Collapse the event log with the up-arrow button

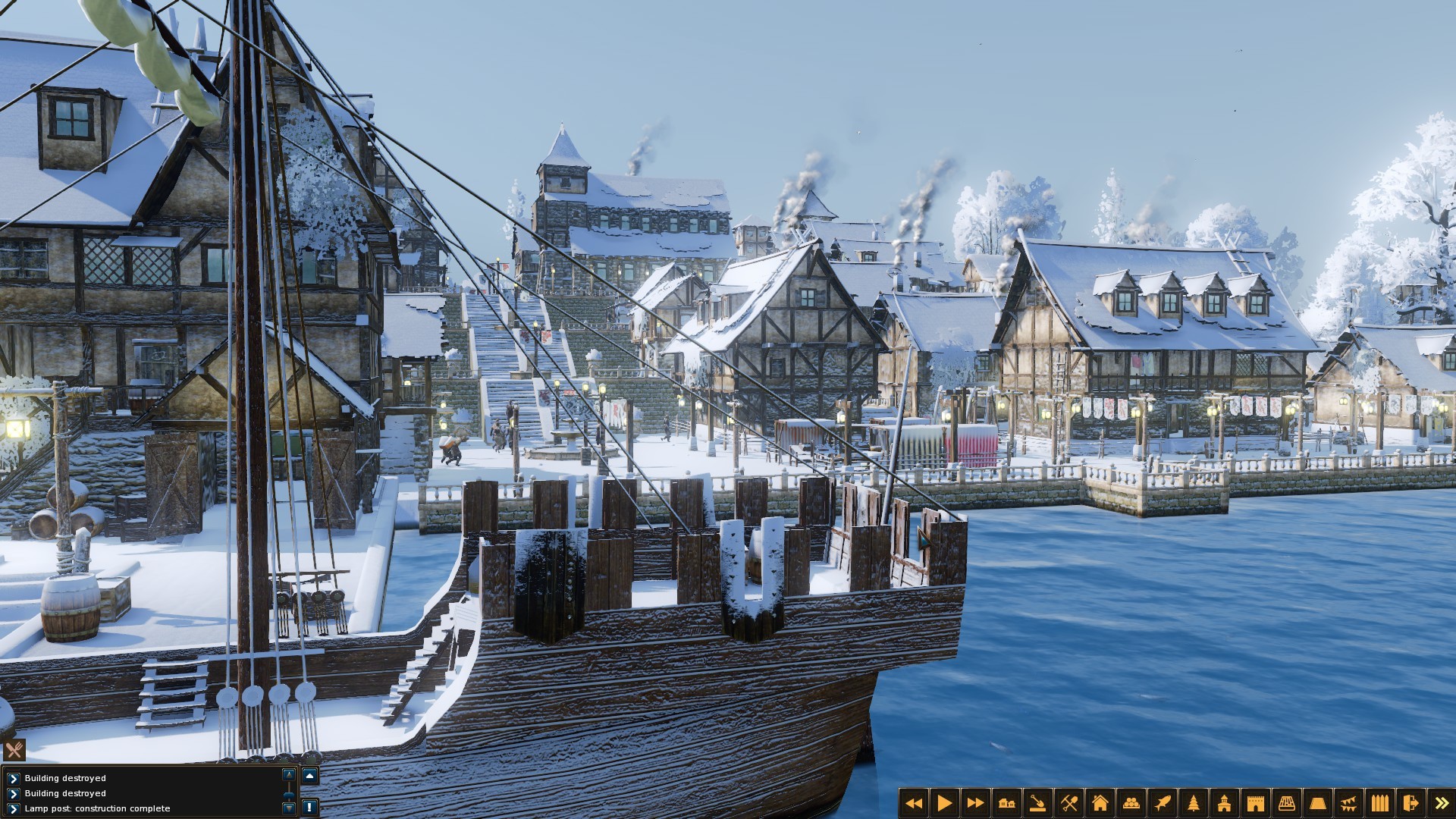coord(309,776)
